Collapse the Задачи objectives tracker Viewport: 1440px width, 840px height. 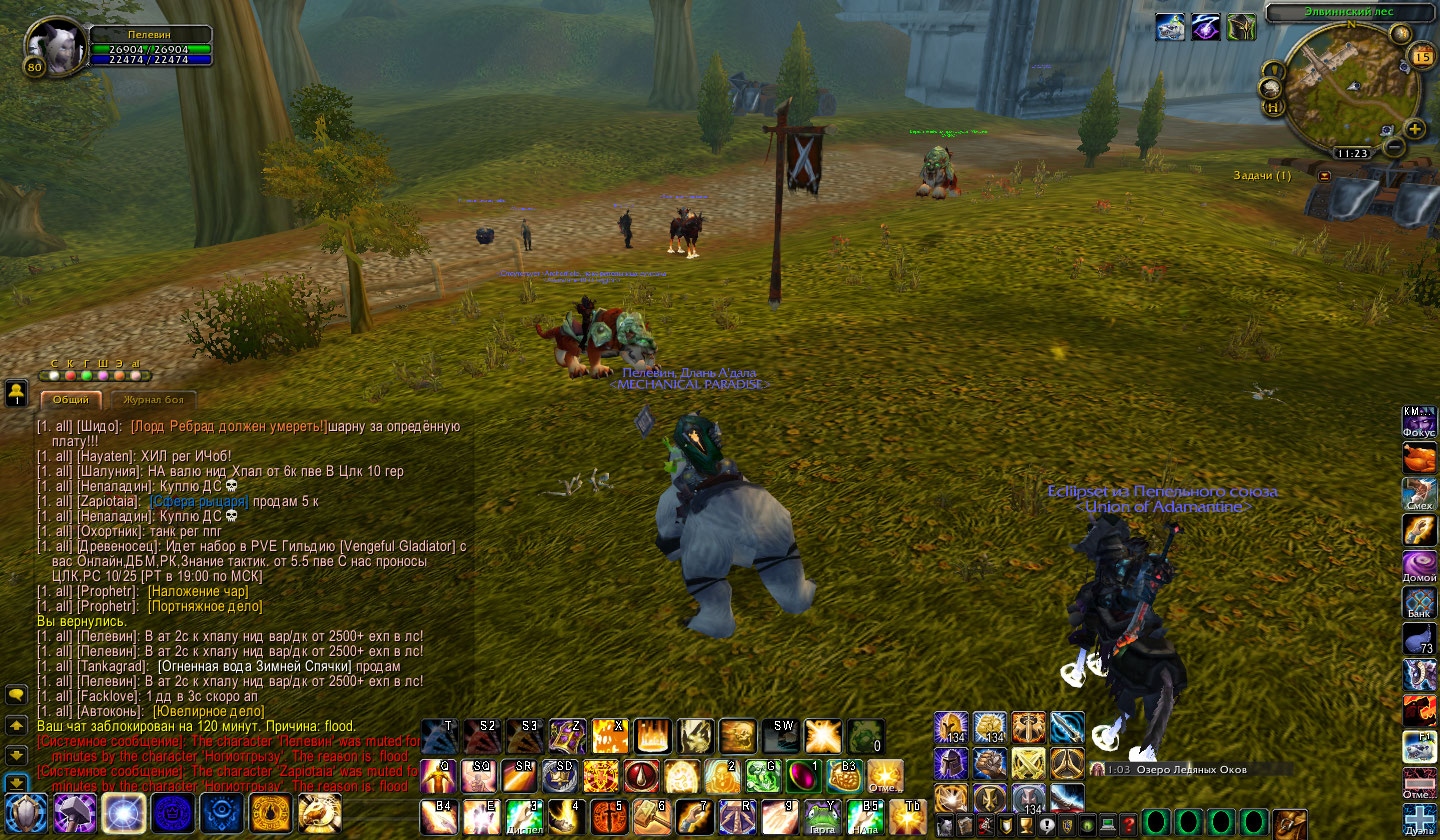tap(1325, 176)
